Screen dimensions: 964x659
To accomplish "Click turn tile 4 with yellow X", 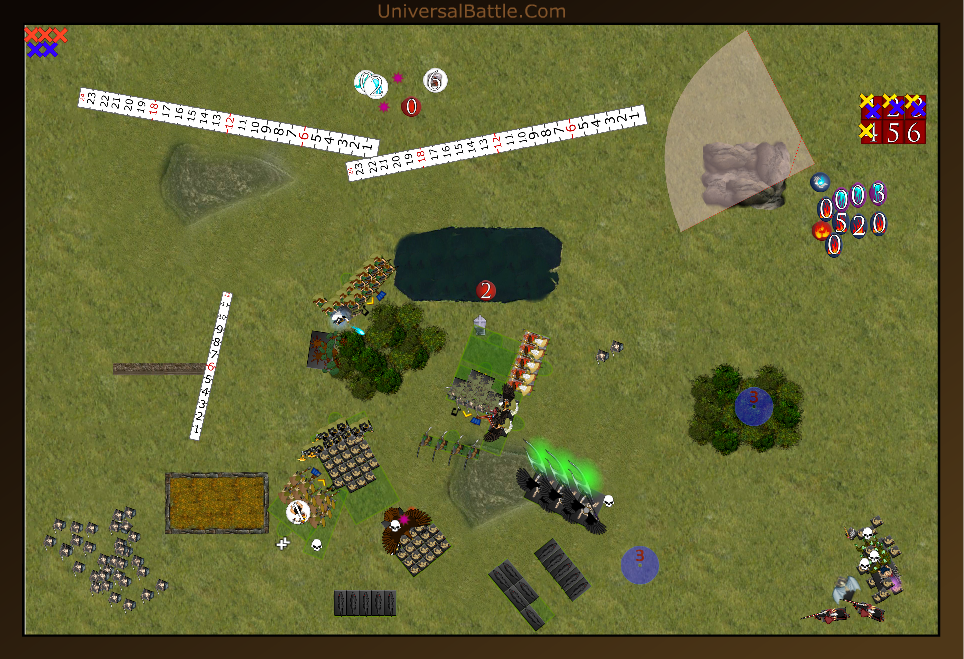I will 871,132.
